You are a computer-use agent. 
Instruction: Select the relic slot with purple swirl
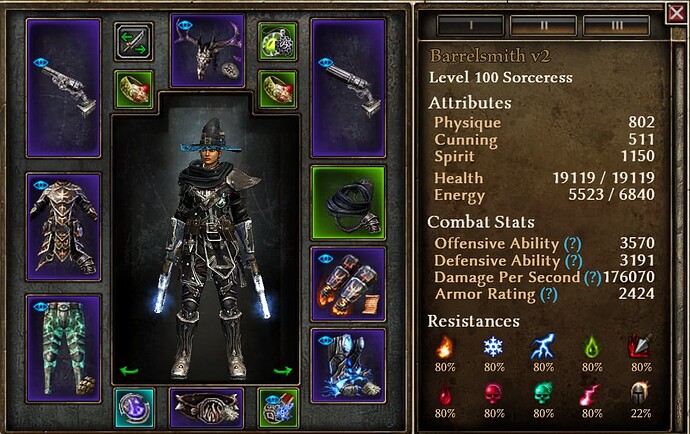tap(133, 407)
